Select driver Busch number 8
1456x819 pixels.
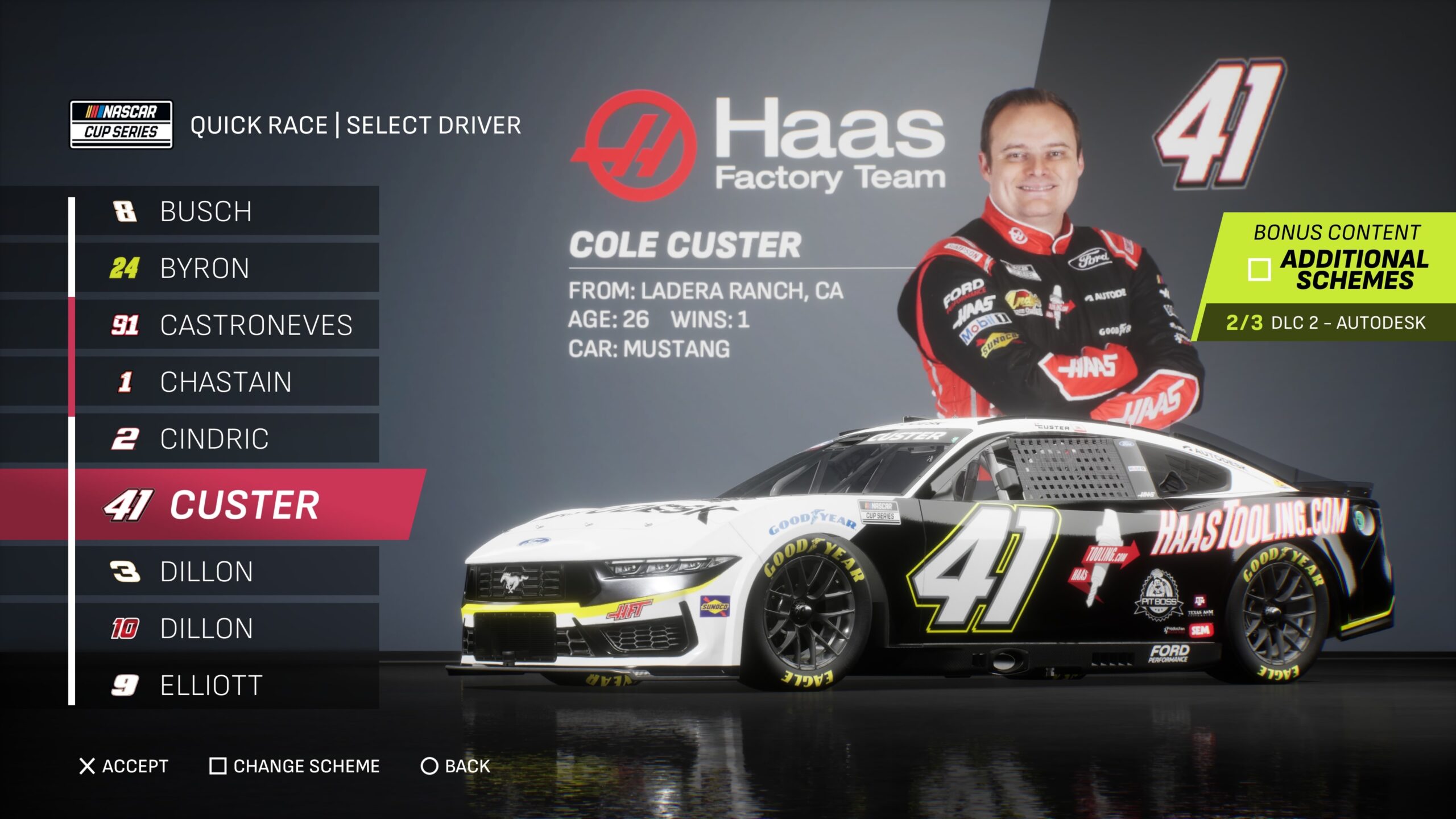tap(226, 211)
